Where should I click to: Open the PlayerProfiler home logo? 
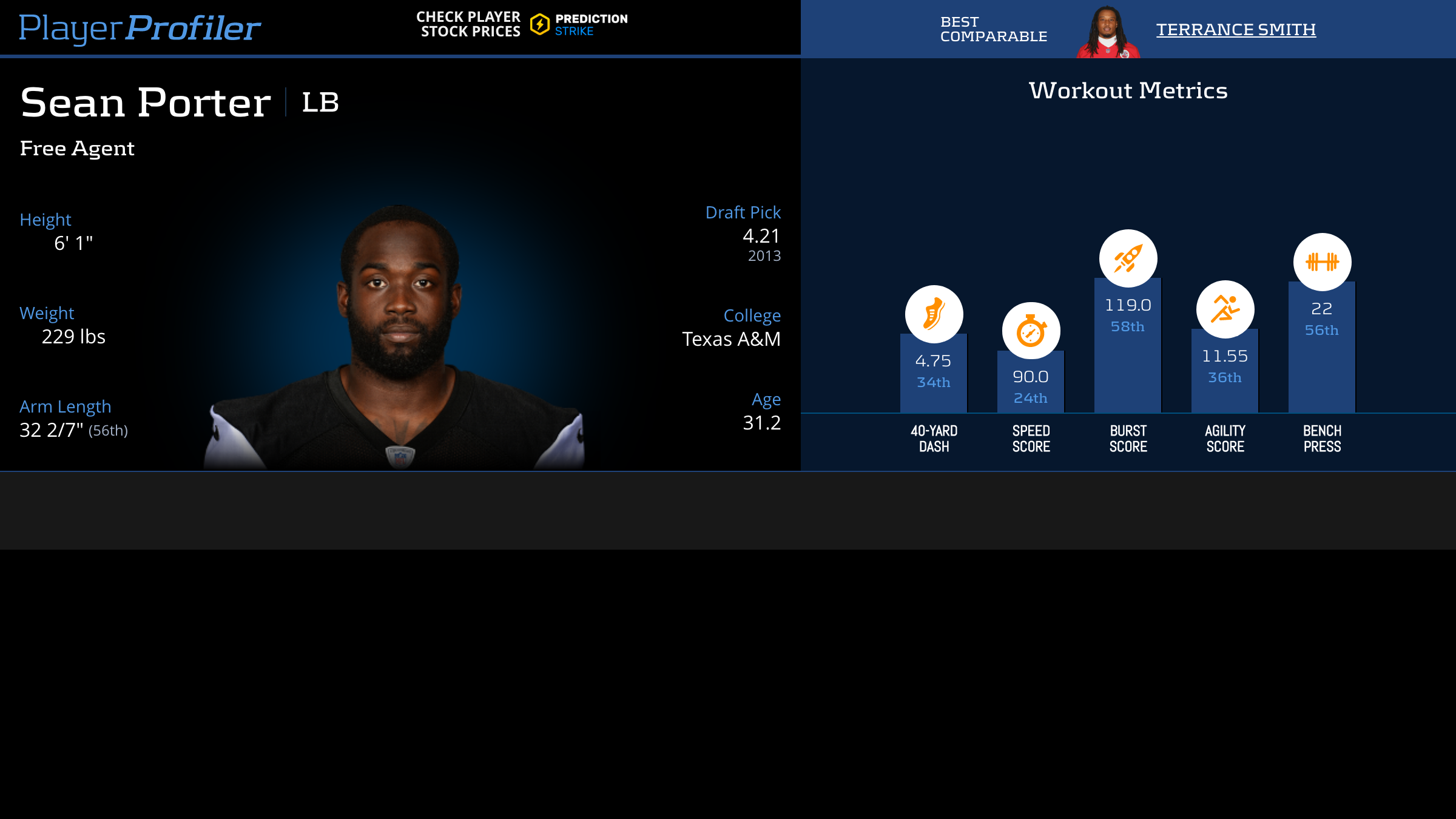point(140,28)
